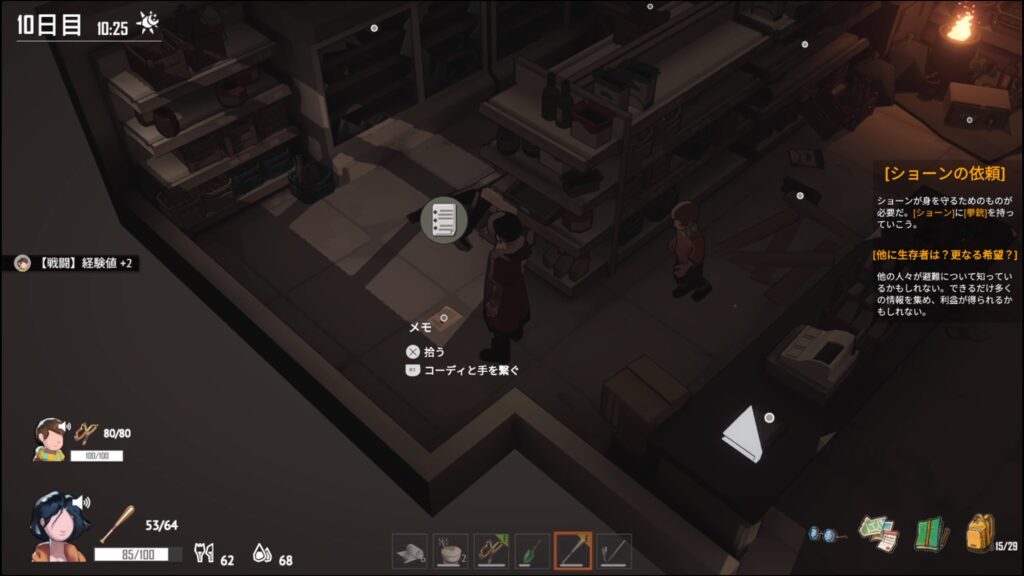This screenshot has height=576, width=1024.
Task: Select the boy Cody's portrait
Action: [x=50, y=438]
